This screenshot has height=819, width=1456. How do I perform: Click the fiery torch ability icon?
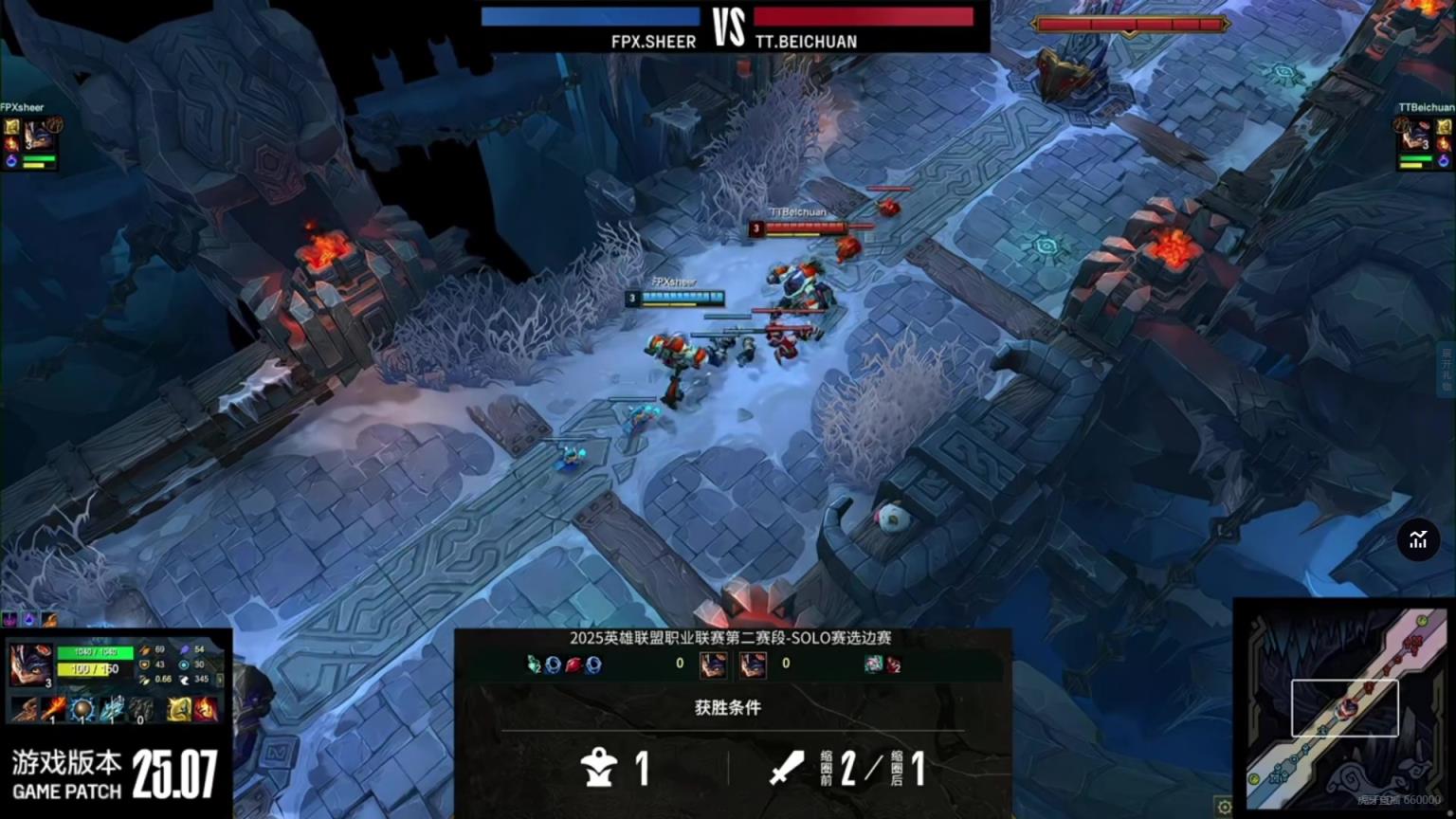(54, 708)
